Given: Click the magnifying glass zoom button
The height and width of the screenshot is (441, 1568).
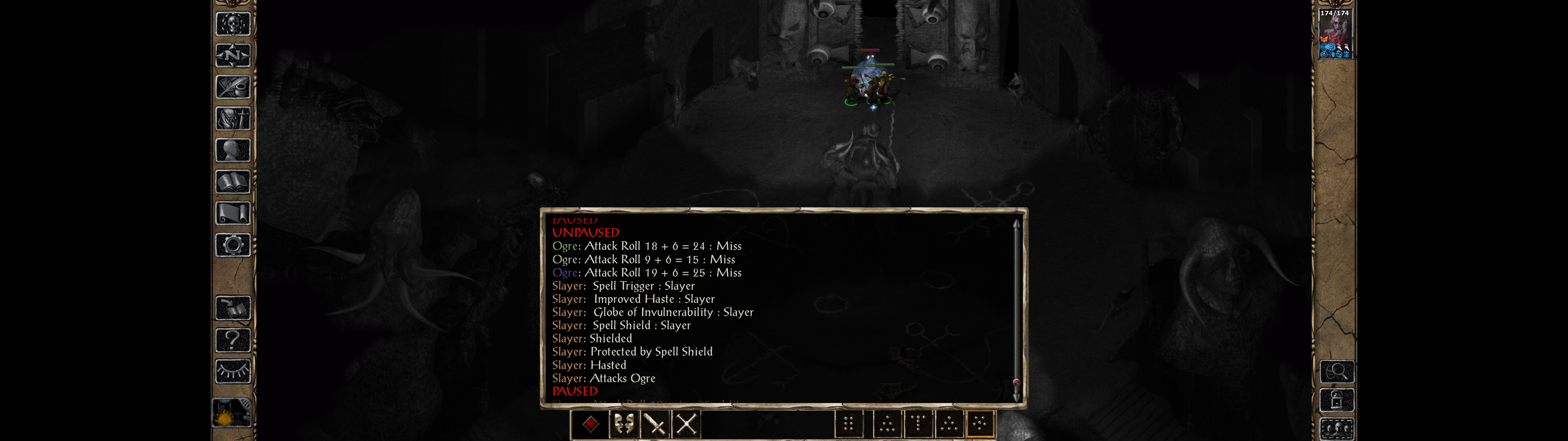Looking at the screenshot, I should click(x=1337, y=371).
